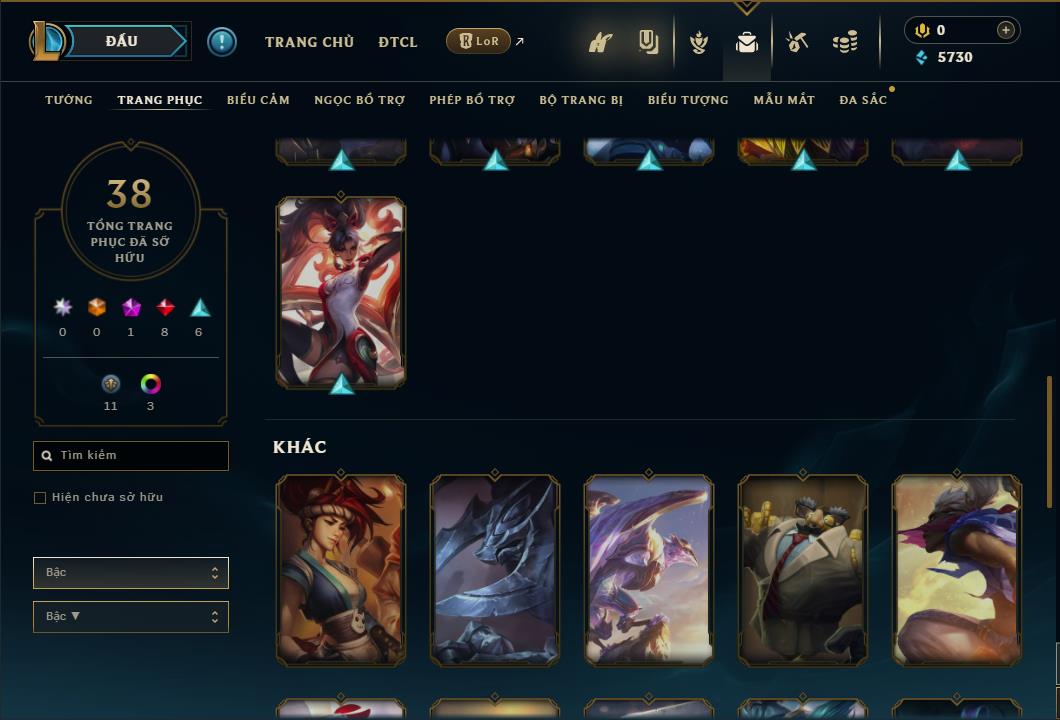Image resolution: width=1060 pixels, height=720 pixels.
Task: Switch to the TƯỚNG tab
Action: pyautogui.click(x=69, y=100)
